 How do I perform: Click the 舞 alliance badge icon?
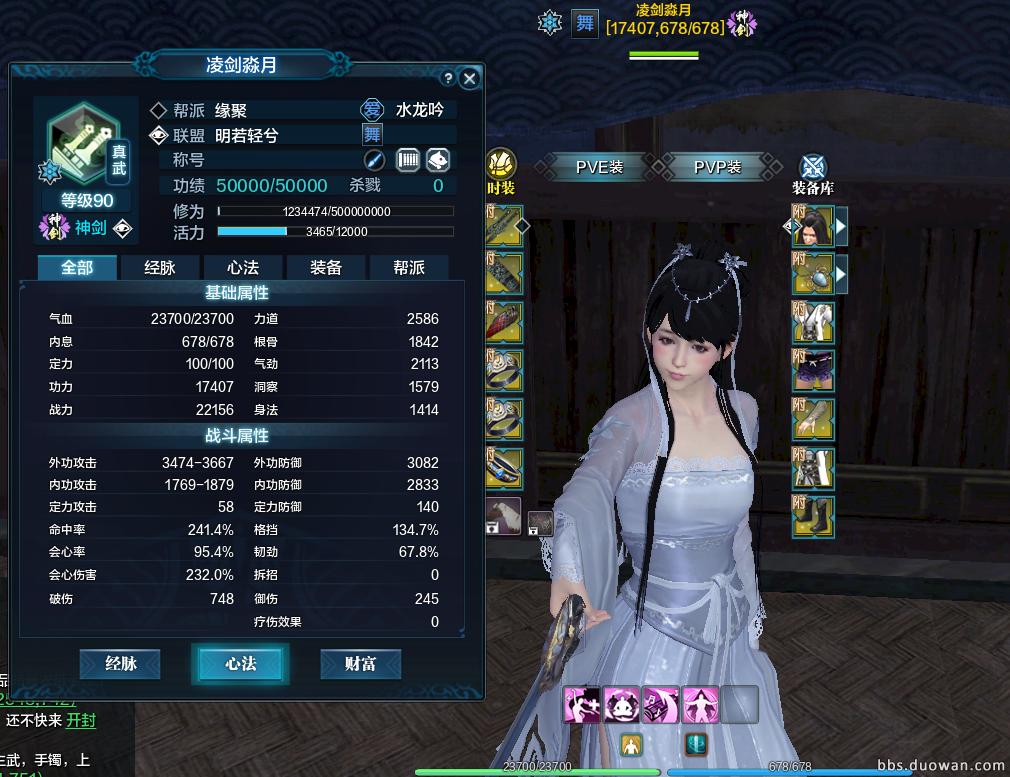pyautogui.click(x=372, y=135)
